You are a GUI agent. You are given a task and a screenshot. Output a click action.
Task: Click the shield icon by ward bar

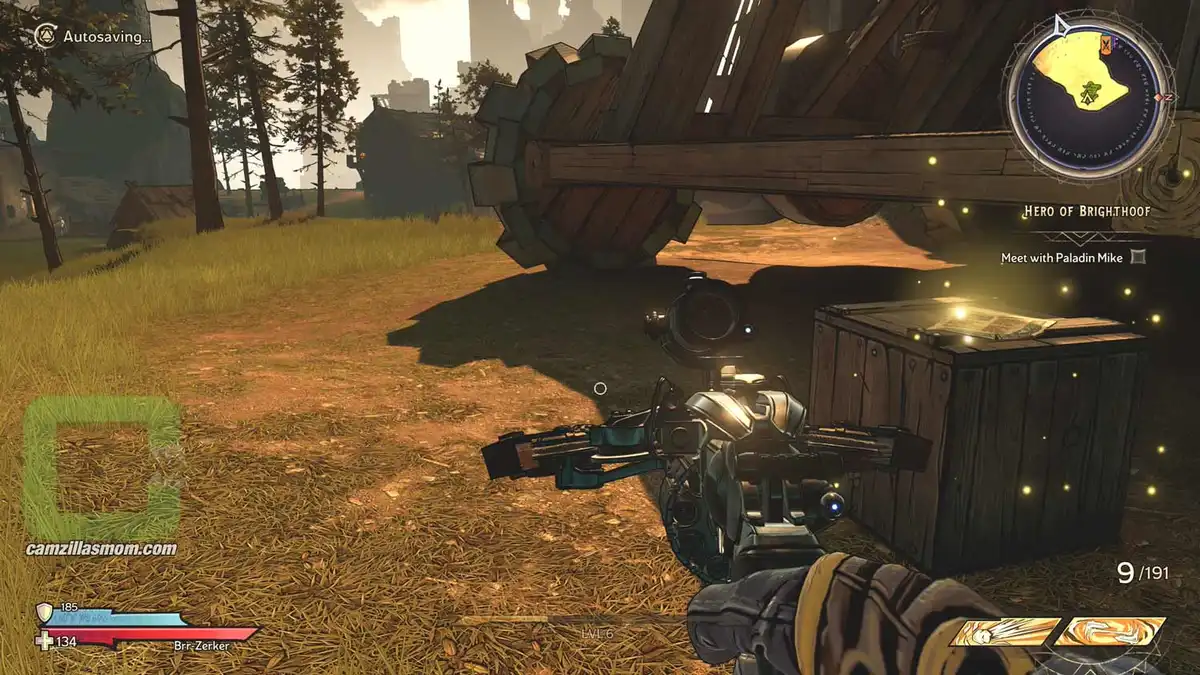click(x=44, y=612)
